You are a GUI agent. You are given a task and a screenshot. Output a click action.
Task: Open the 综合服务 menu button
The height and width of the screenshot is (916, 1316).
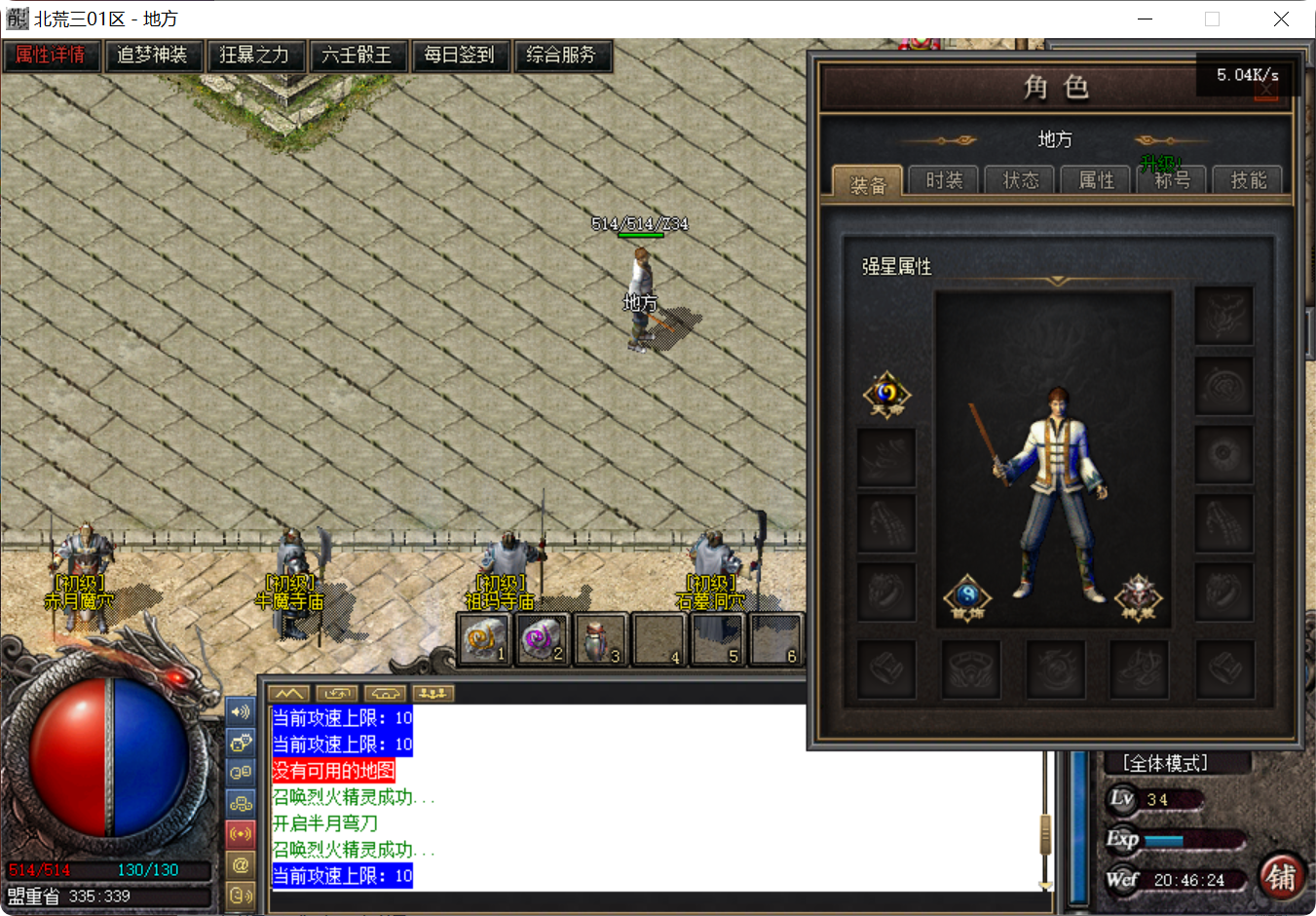(563, 56)
